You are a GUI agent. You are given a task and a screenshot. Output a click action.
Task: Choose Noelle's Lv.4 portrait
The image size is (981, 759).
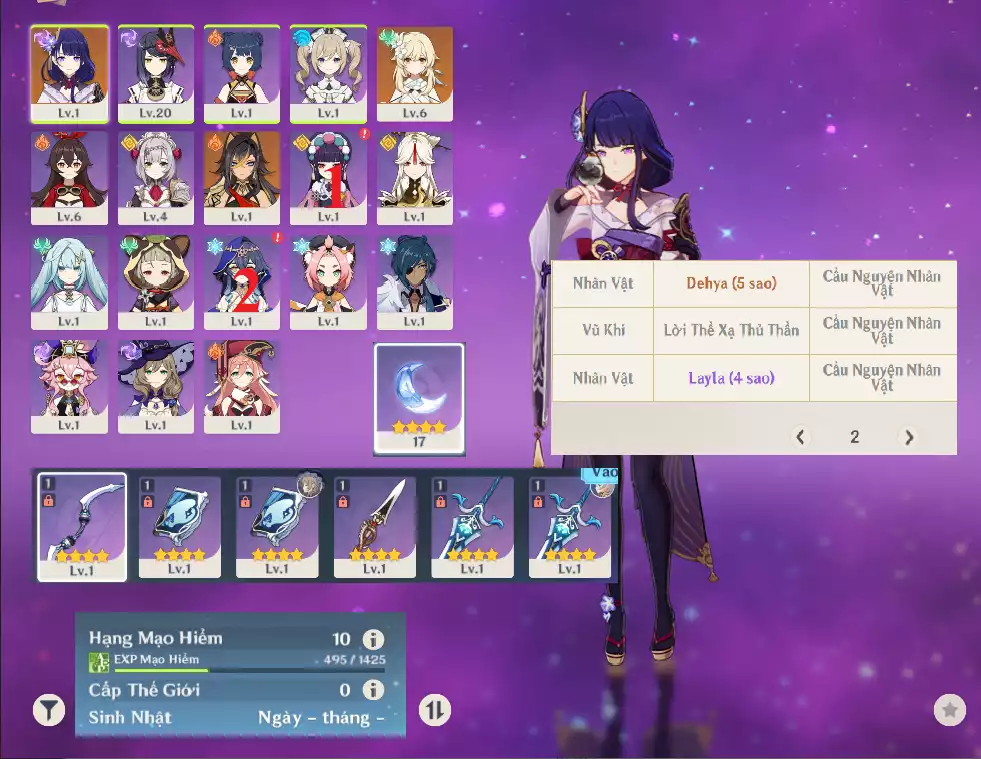pos(155,177)
